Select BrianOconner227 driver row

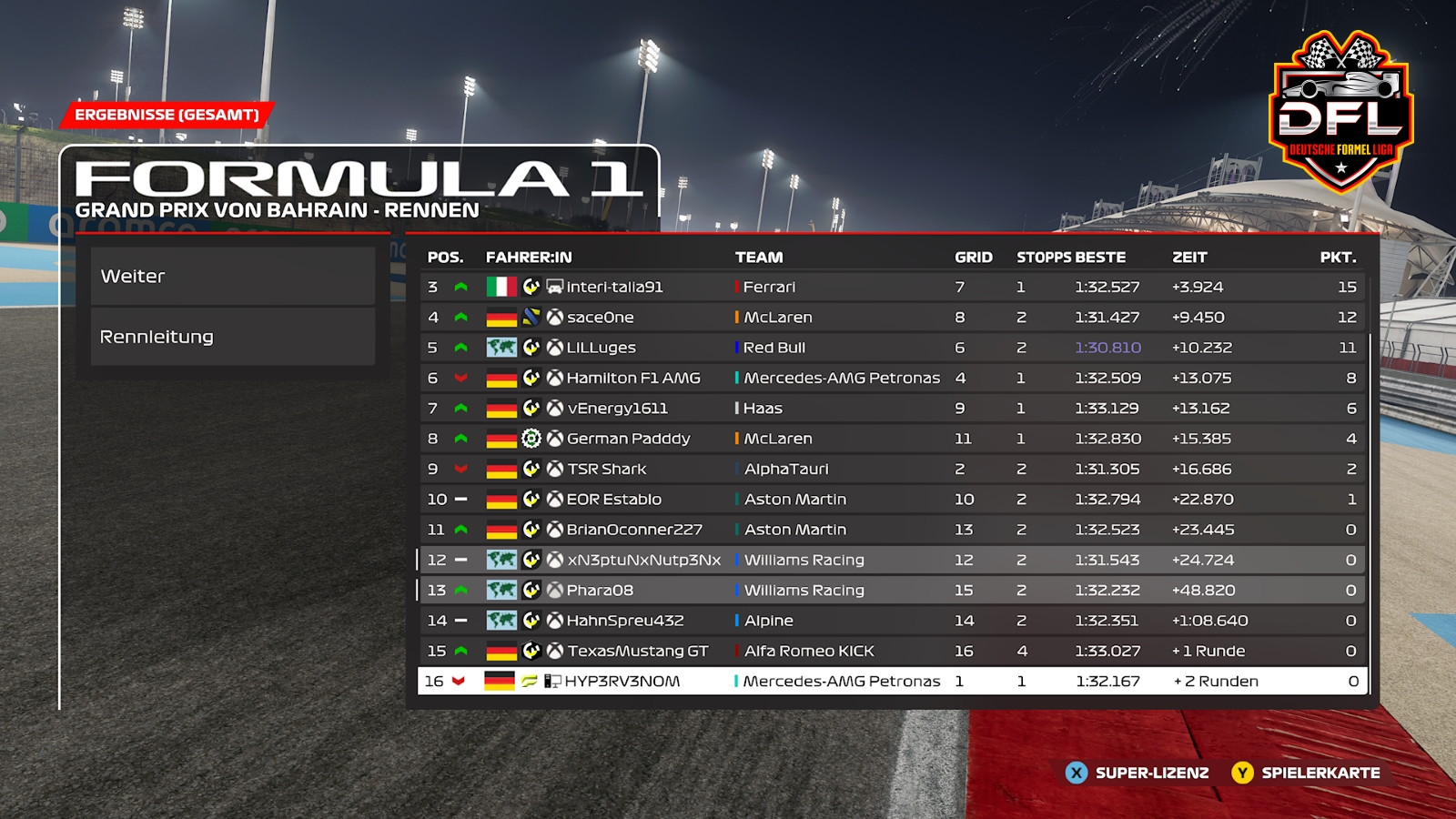[634, 530]
